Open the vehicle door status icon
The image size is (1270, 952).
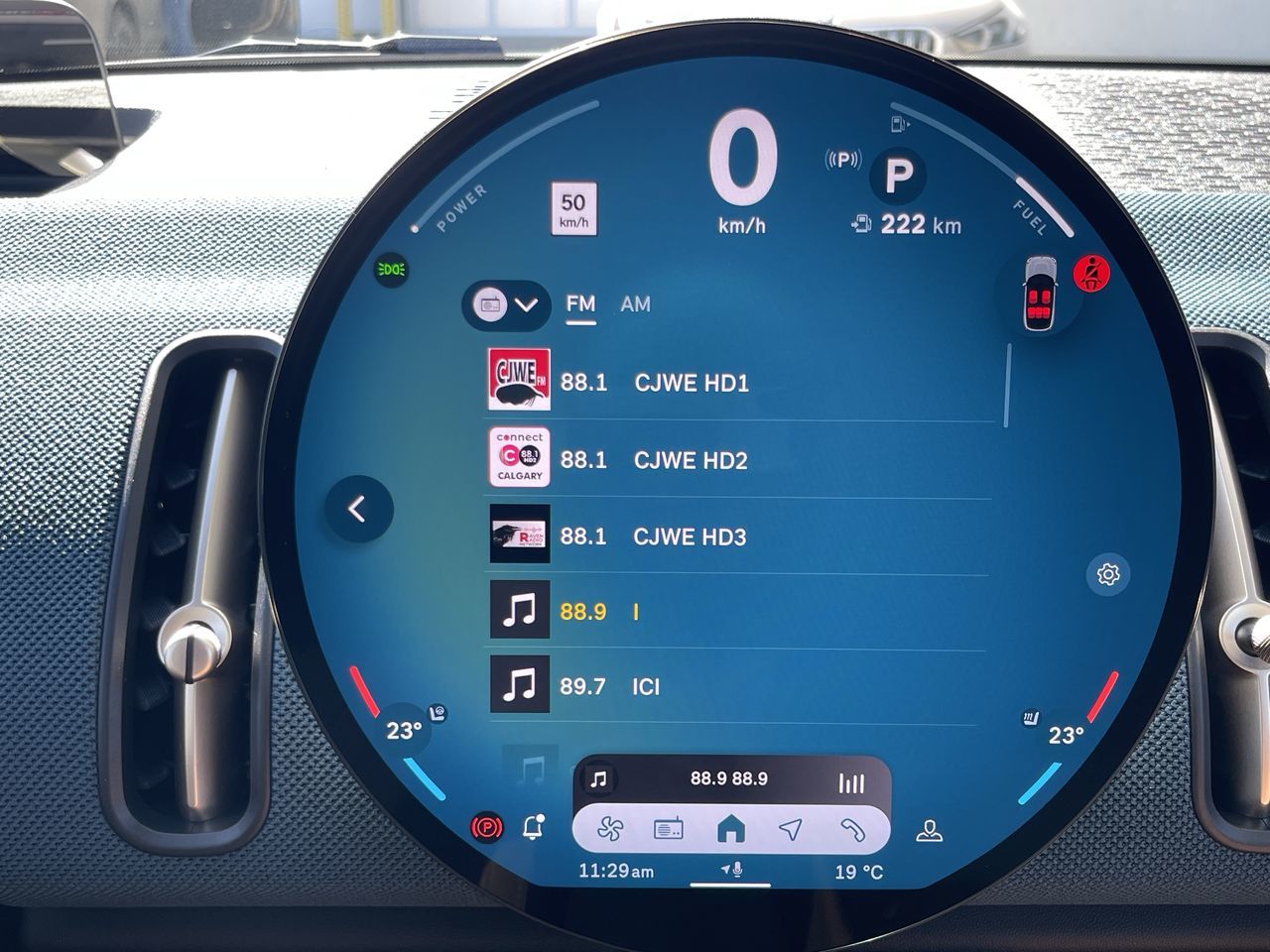(x=1038, y=295)
